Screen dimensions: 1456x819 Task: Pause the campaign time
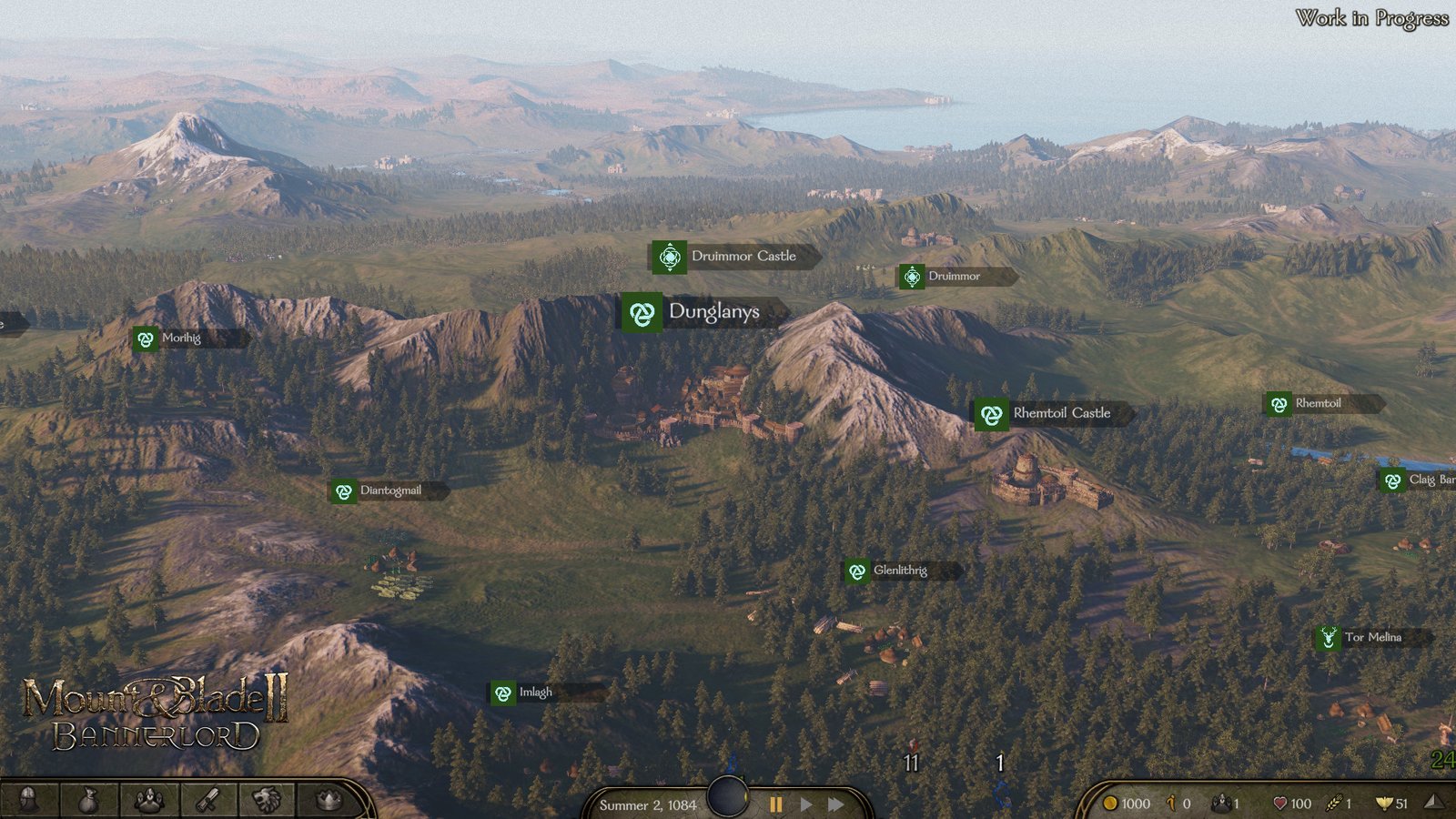[x=776, y=804]
